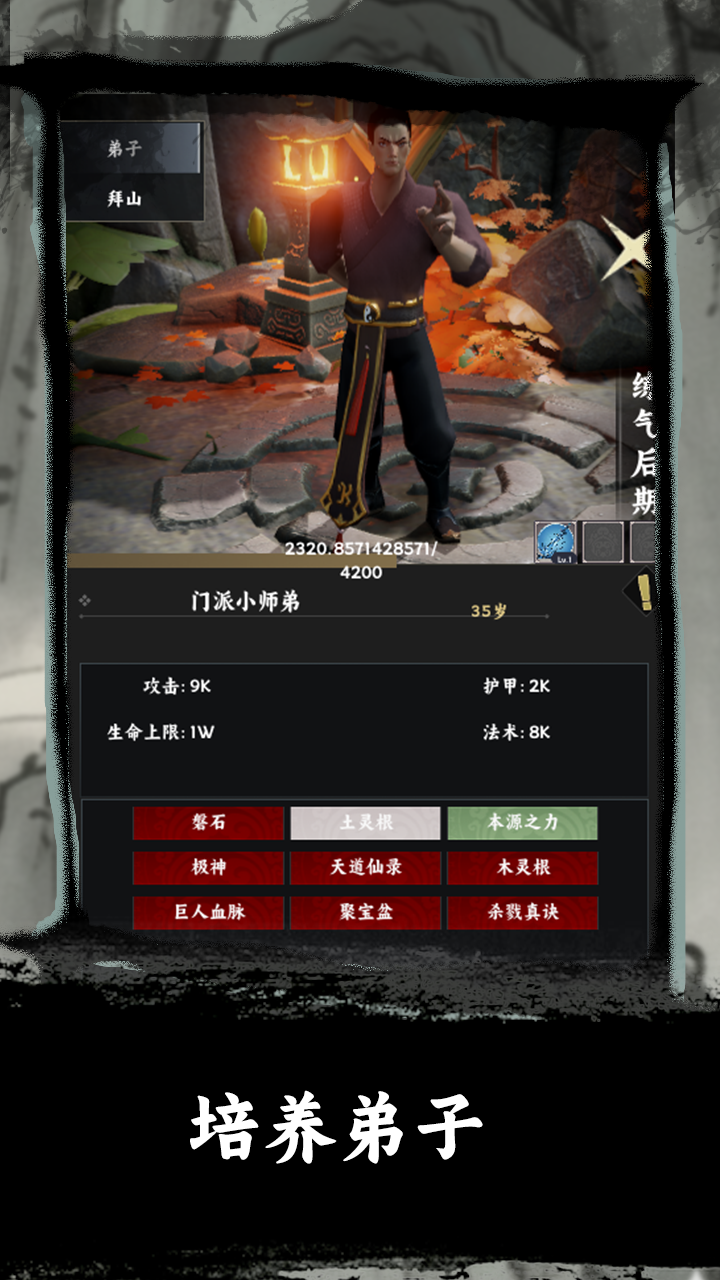Choose the 土灵根 trait
Screen dimensions: 720x1280
click(365, 823)
